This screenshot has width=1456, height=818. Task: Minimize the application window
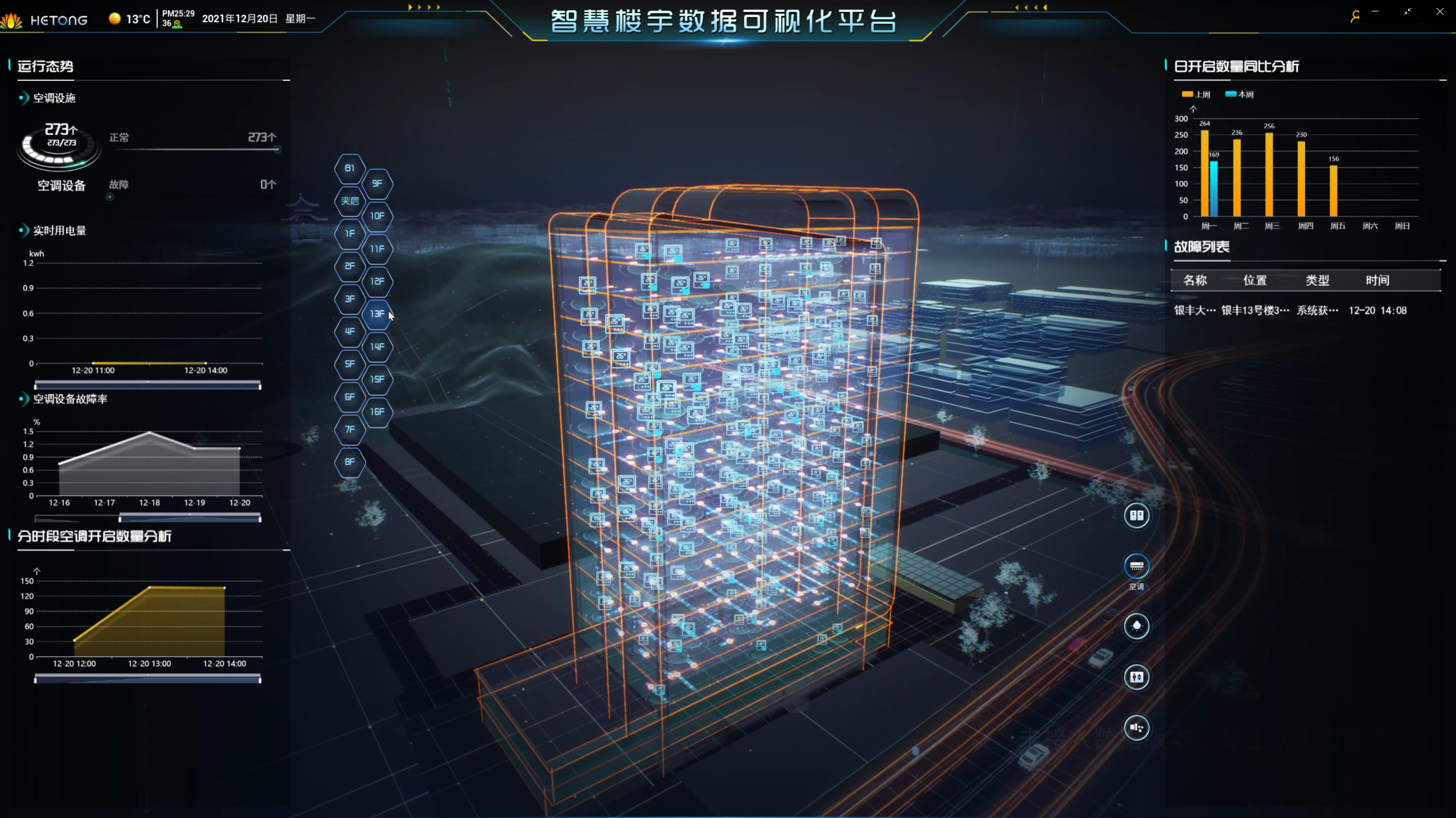1375,11
